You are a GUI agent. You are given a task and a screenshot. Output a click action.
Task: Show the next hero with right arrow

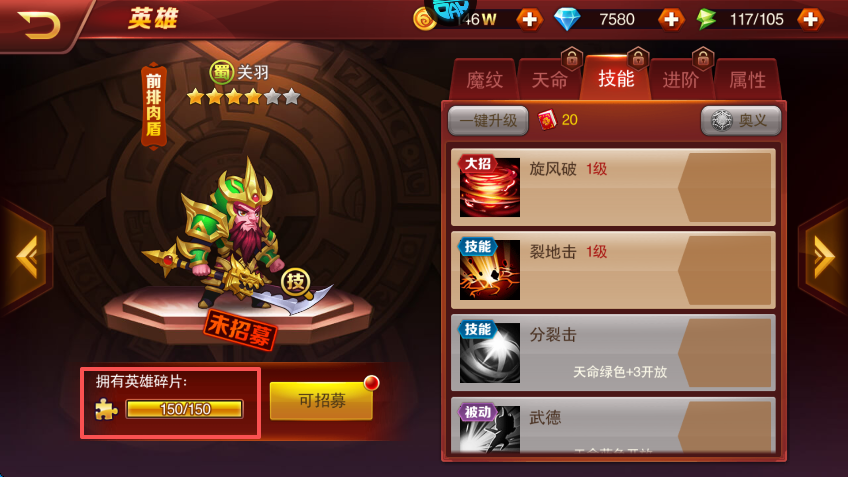click(823, 257)
